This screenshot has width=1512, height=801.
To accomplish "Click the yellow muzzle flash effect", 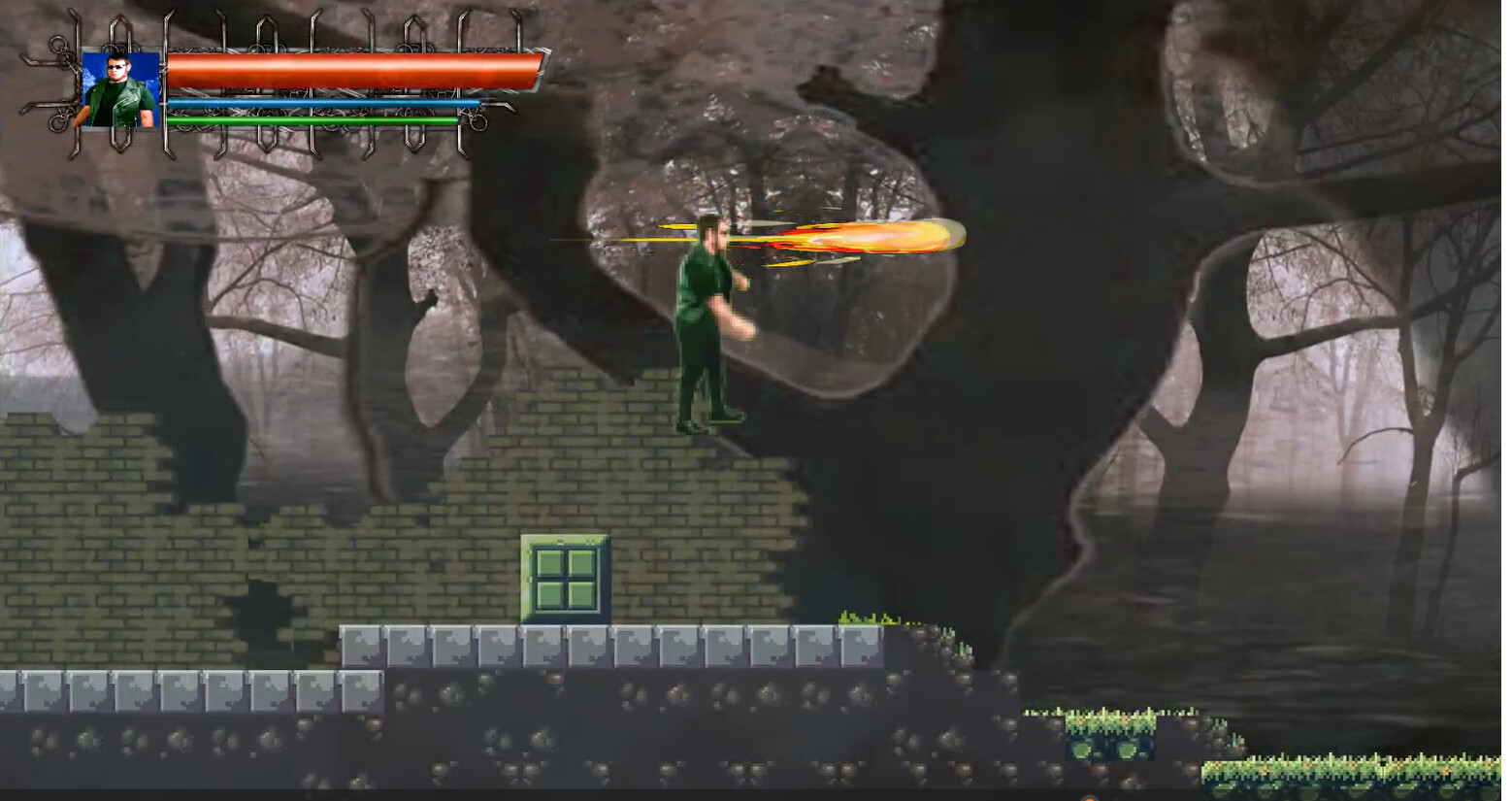I will (767, 241).
